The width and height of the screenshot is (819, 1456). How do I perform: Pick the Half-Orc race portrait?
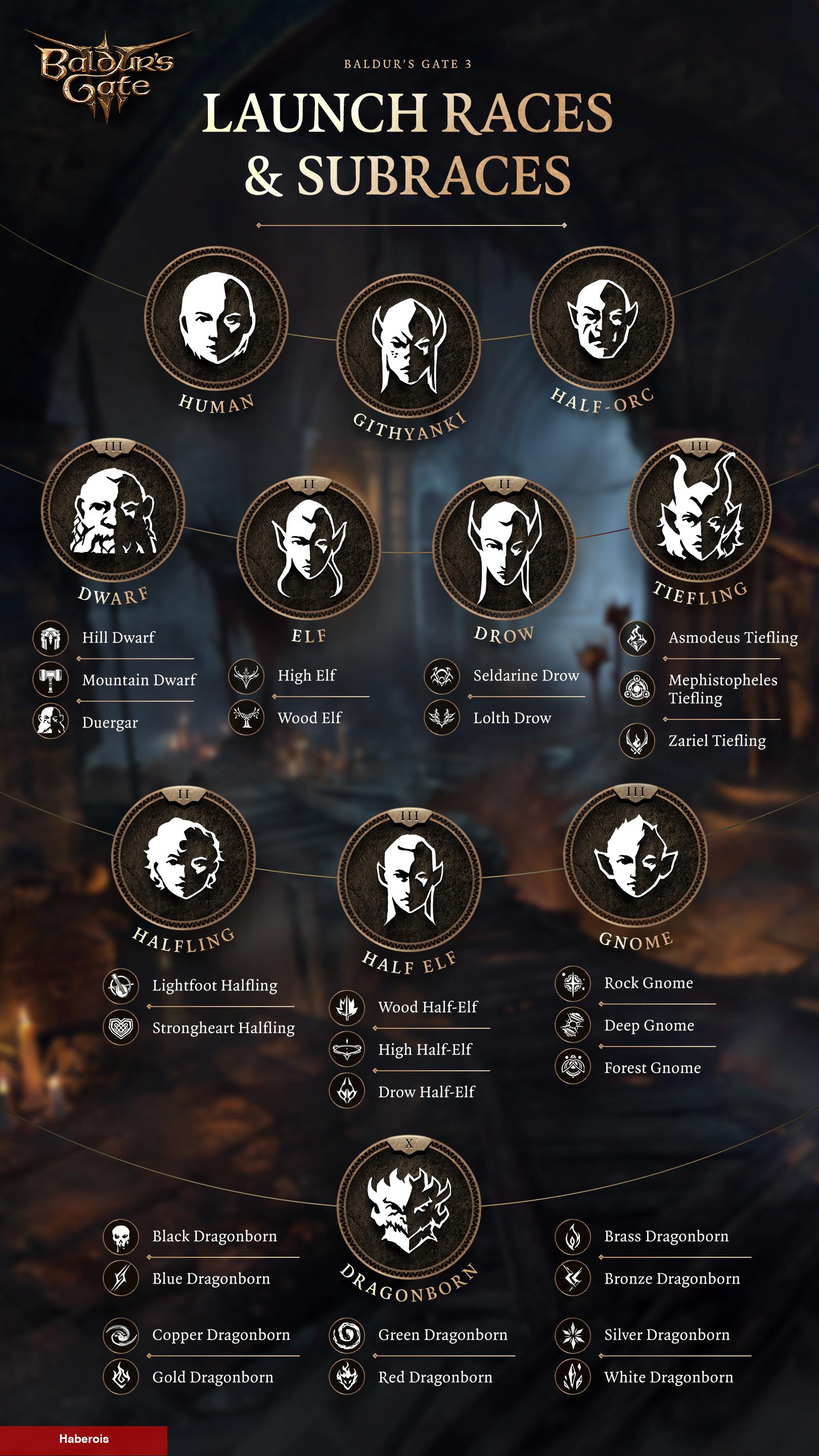(x=602, y=317)
